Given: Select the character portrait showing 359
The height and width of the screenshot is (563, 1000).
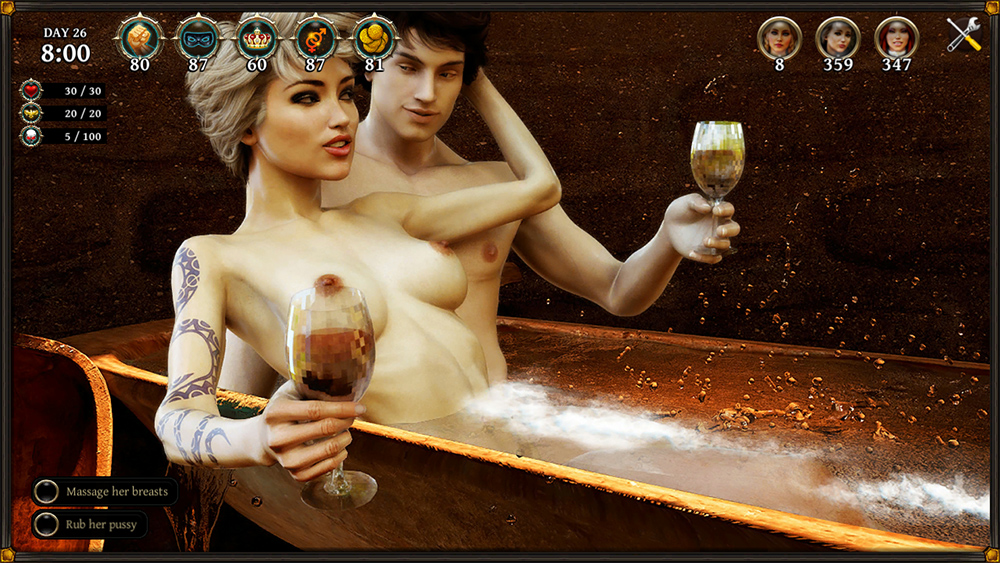Looking at the screenshot, I should tap(838, 38).
